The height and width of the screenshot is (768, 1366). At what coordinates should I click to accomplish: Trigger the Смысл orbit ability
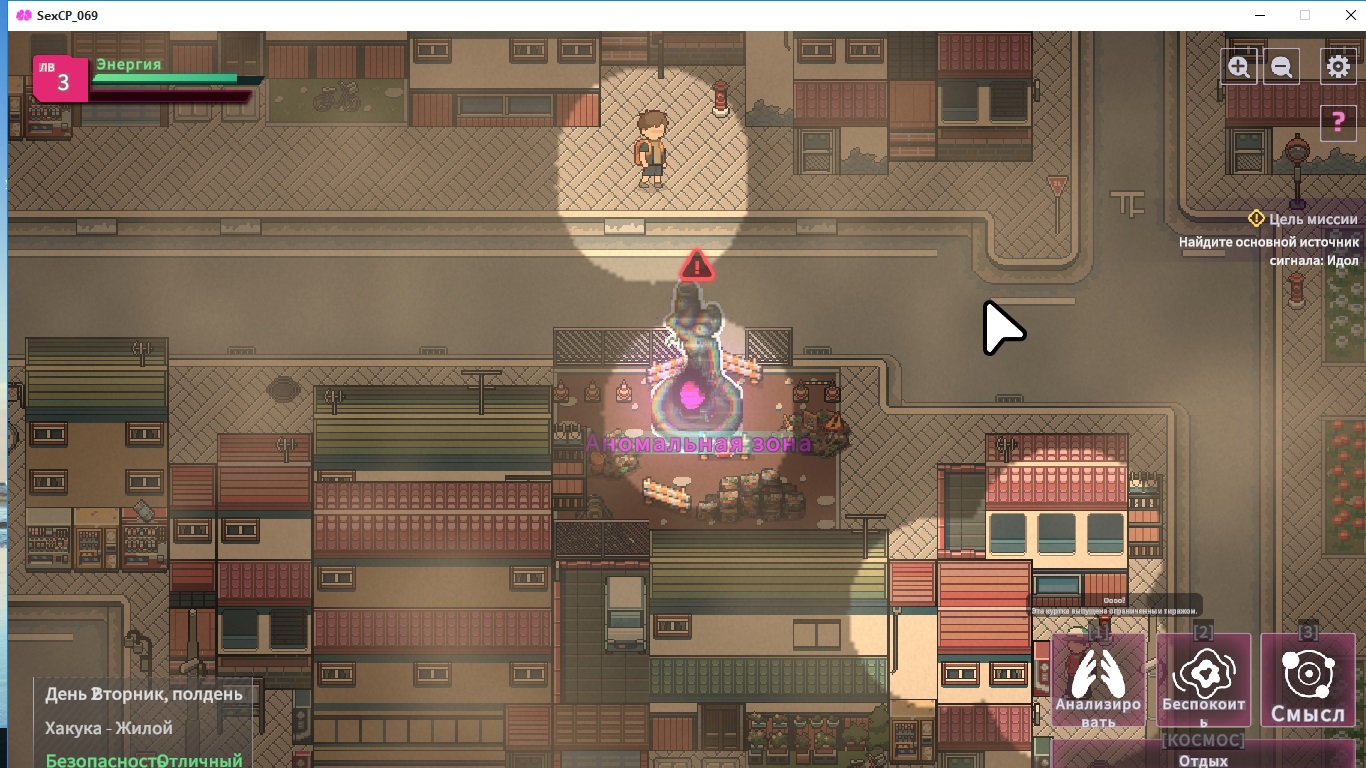pos(1308,681)
